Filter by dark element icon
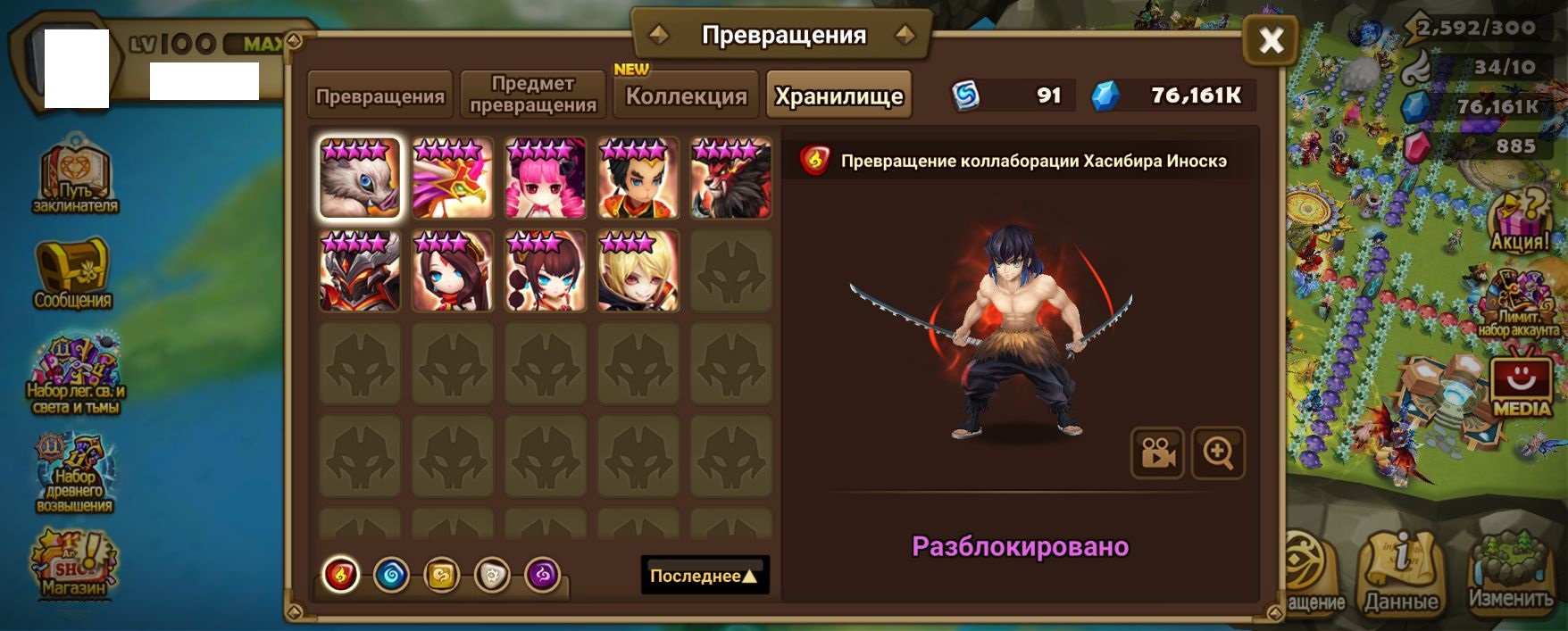Image resolution: width=1568 pixels, height=631 pixels. pos(542,575)
